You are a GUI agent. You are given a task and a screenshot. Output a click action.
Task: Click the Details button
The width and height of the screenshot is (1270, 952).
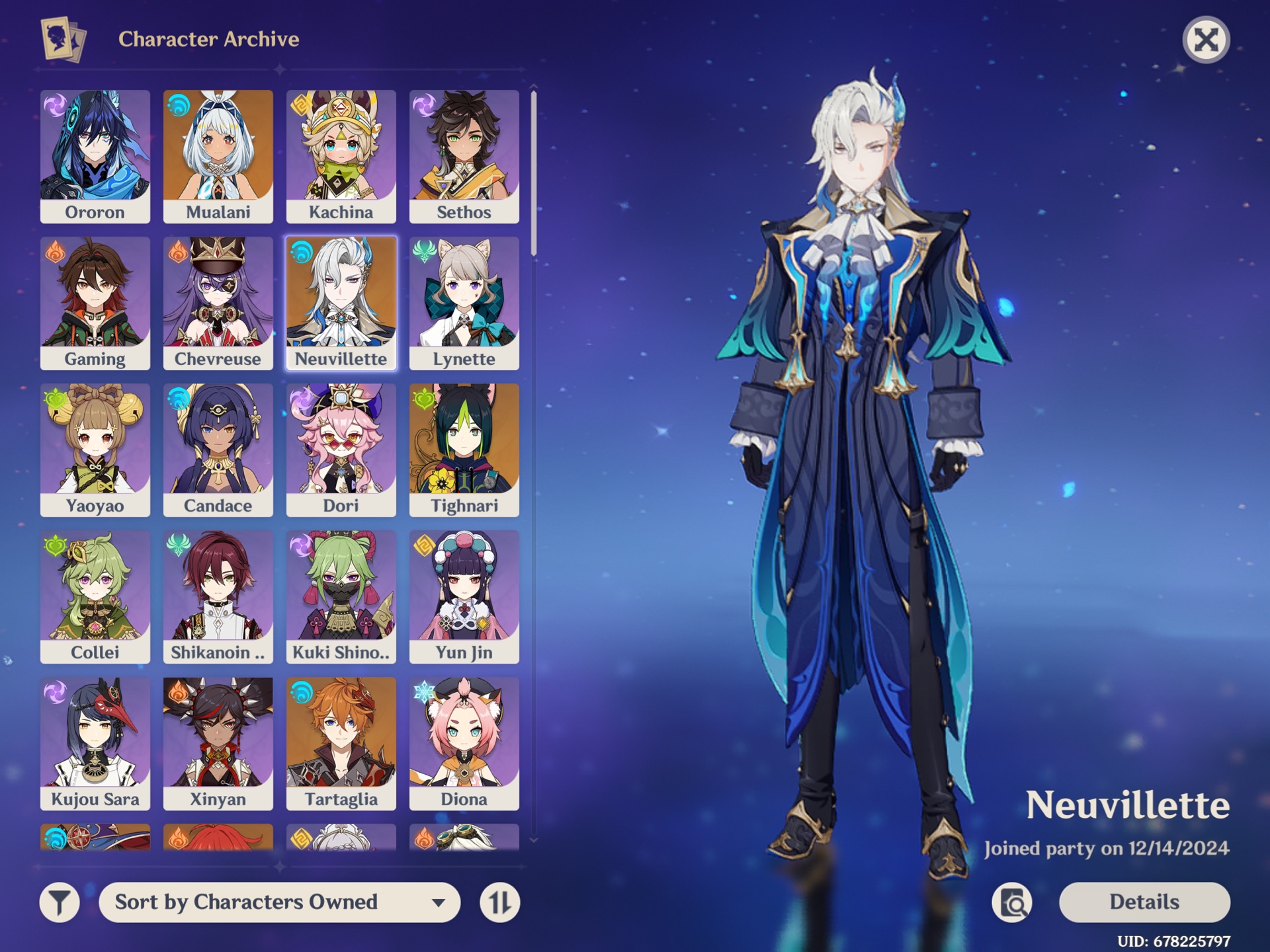point(1144,901)
